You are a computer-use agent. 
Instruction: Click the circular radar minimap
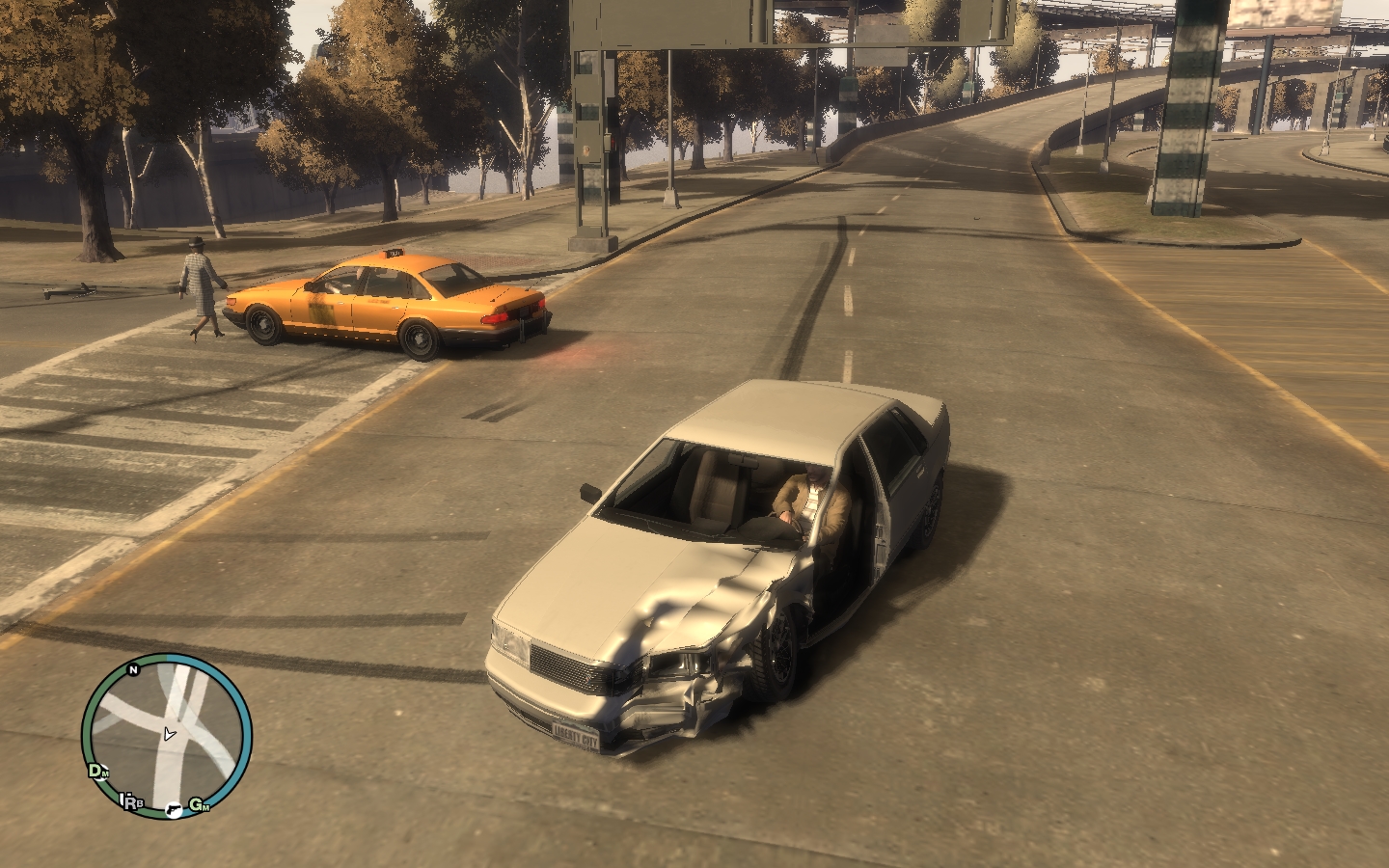pos(167,737)
